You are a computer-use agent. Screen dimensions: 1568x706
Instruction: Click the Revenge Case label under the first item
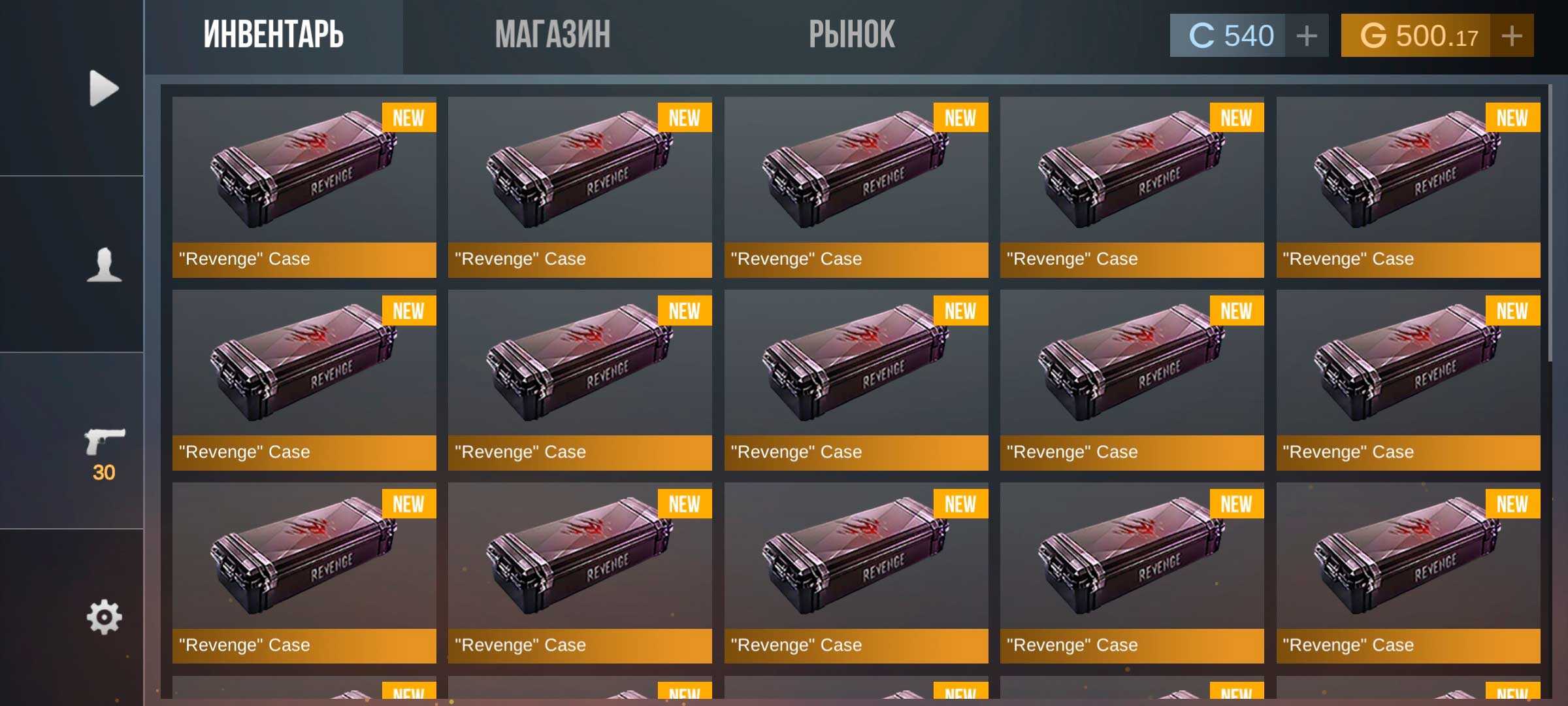pyautogui.click(x=304, y=259)
